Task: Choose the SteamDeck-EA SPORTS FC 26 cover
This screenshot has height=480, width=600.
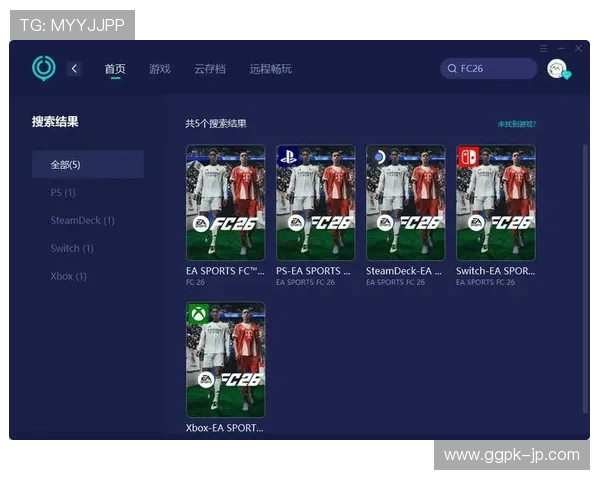Action: (405, 203)
